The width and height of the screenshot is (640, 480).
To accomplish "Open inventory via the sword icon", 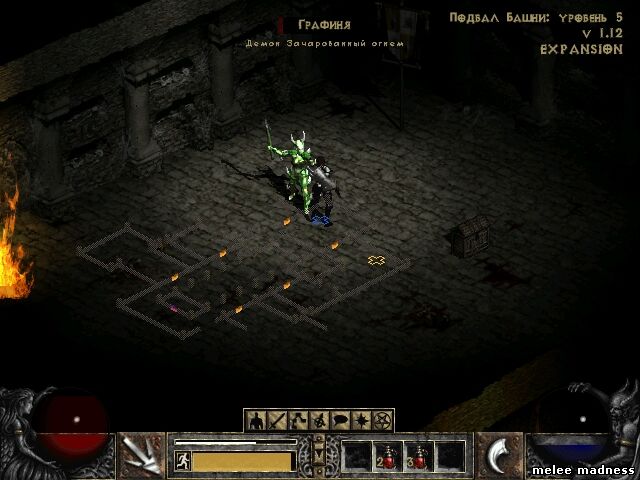I will click(x=276, y=420).
